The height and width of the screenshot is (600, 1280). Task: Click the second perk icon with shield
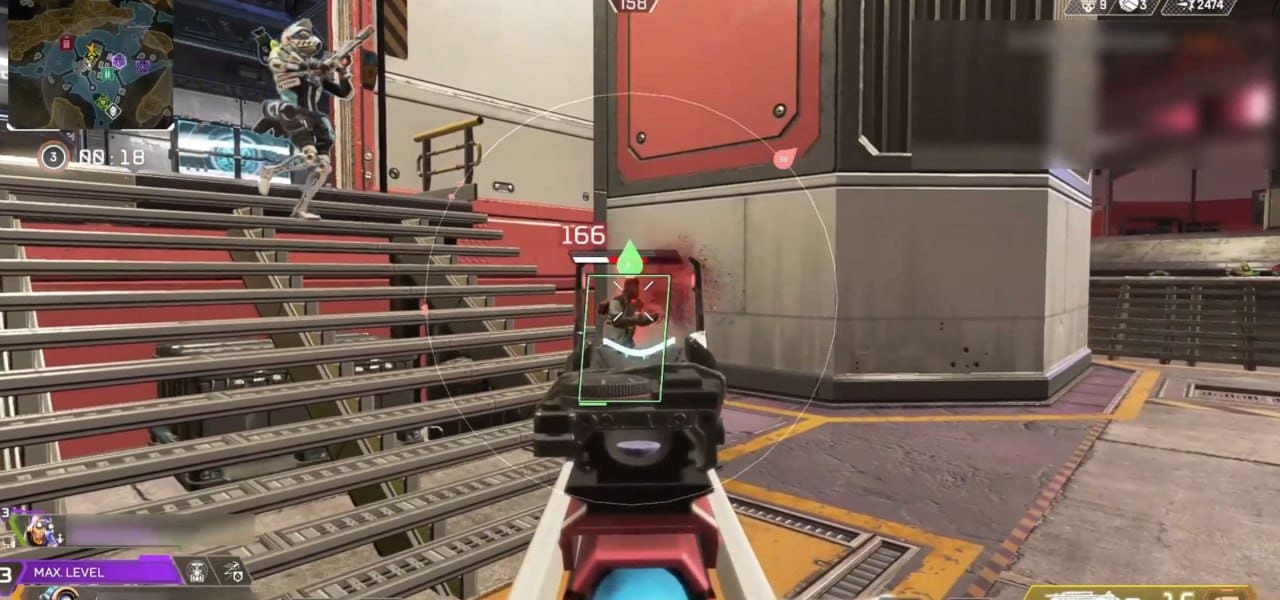(232, 572)
